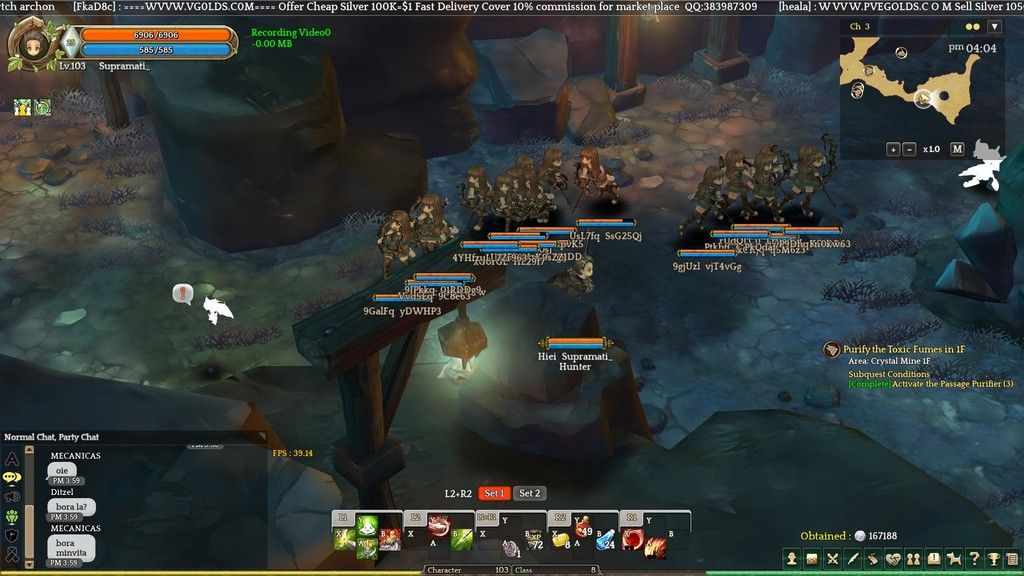1024x576 pixels.
Task: Select the megaphone shout chat filter
Action: pyautogui.click(x=12, y=497)
